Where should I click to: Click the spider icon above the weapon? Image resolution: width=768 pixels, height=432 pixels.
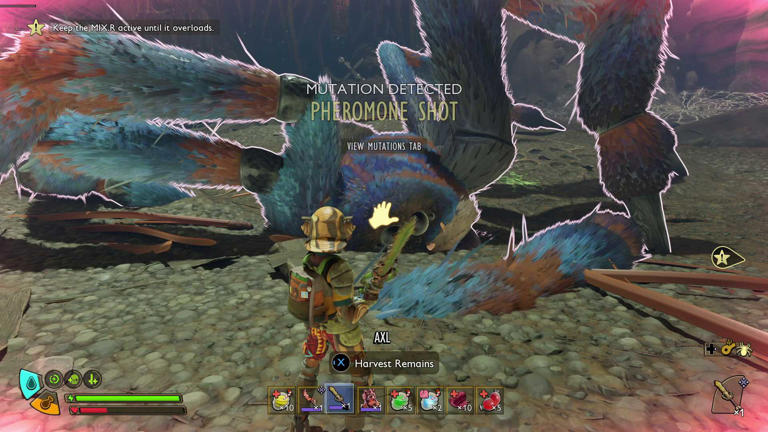[x=745, y=349]
